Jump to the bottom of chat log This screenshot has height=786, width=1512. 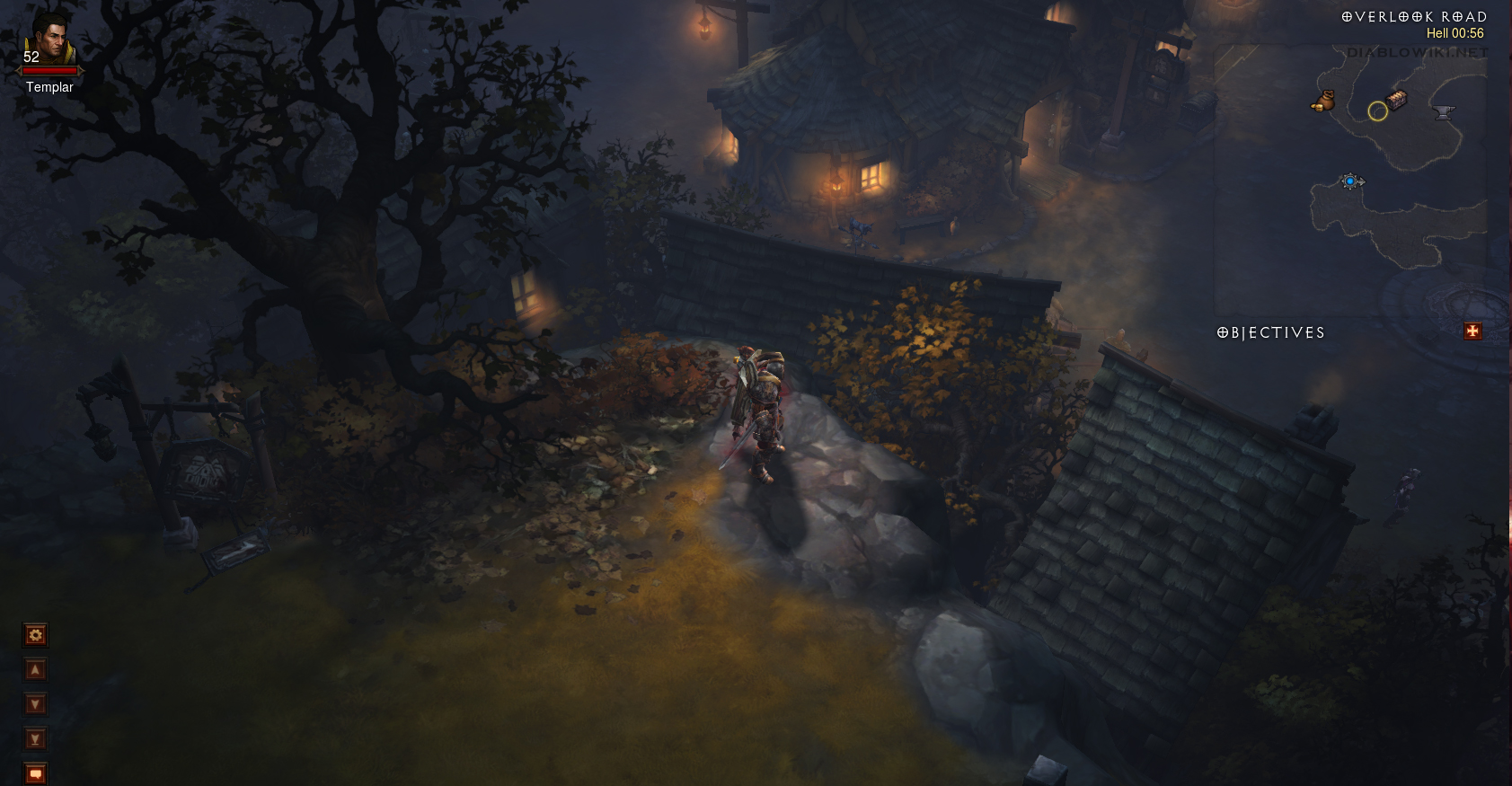pyautogui.click(x=35, y=739)
